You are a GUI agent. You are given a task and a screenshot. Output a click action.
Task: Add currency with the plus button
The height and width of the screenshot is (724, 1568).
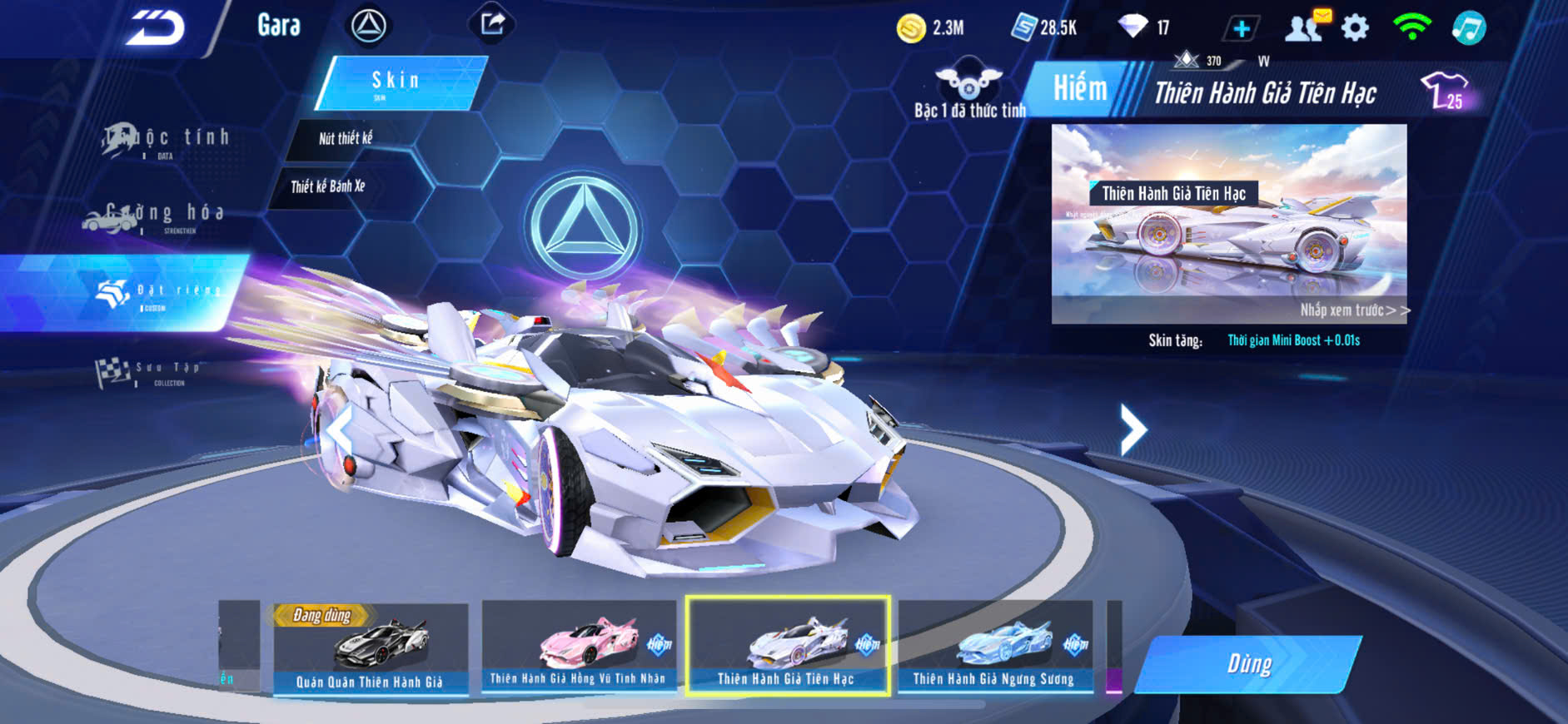[x=1241, y=29]
